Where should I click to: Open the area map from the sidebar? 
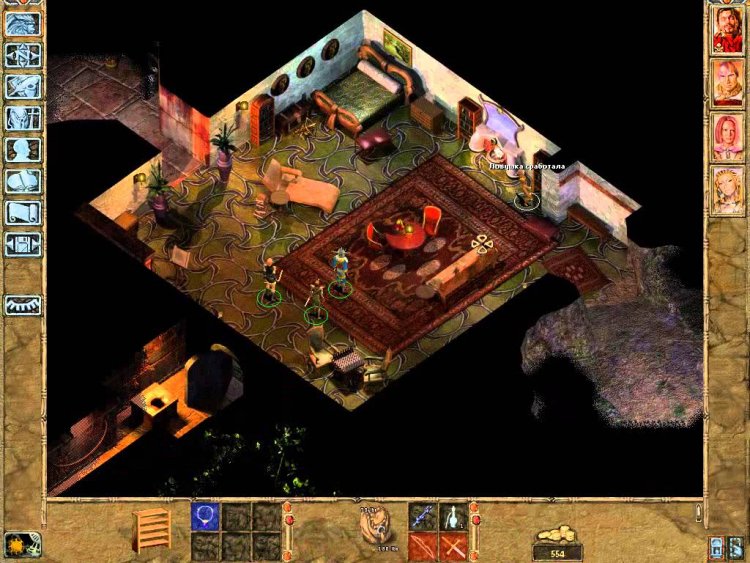click(x=22, y=54)
